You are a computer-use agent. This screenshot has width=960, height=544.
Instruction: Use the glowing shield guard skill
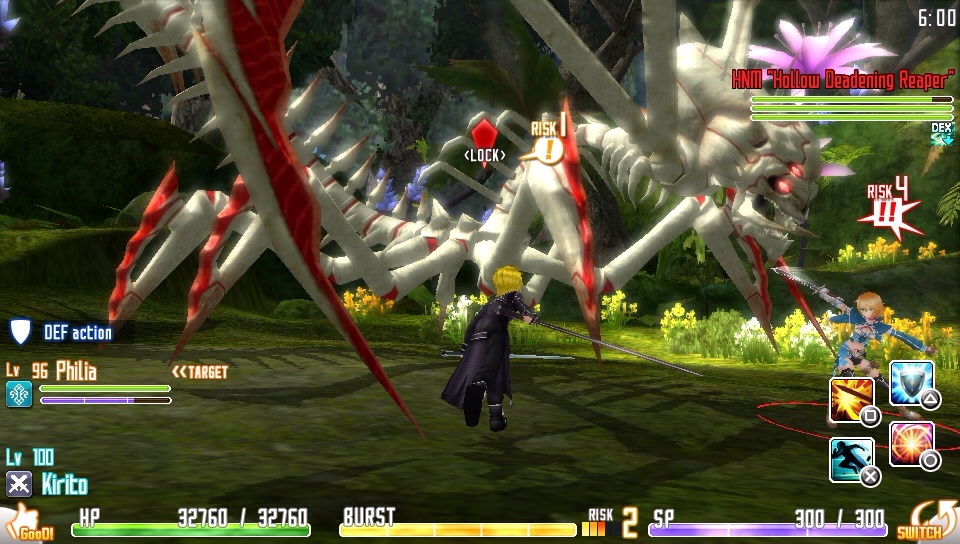[911, 382]
